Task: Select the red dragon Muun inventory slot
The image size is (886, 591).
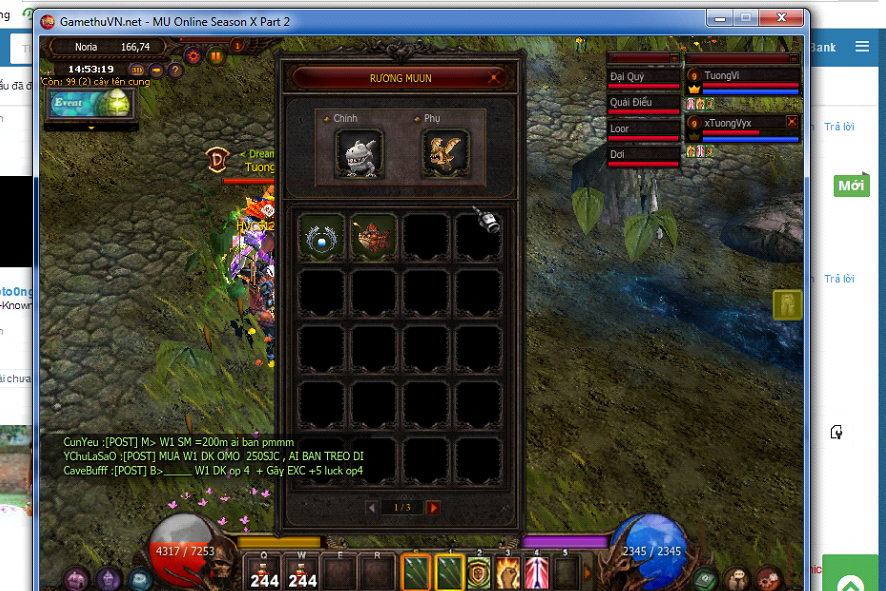Action: (373, 237)
